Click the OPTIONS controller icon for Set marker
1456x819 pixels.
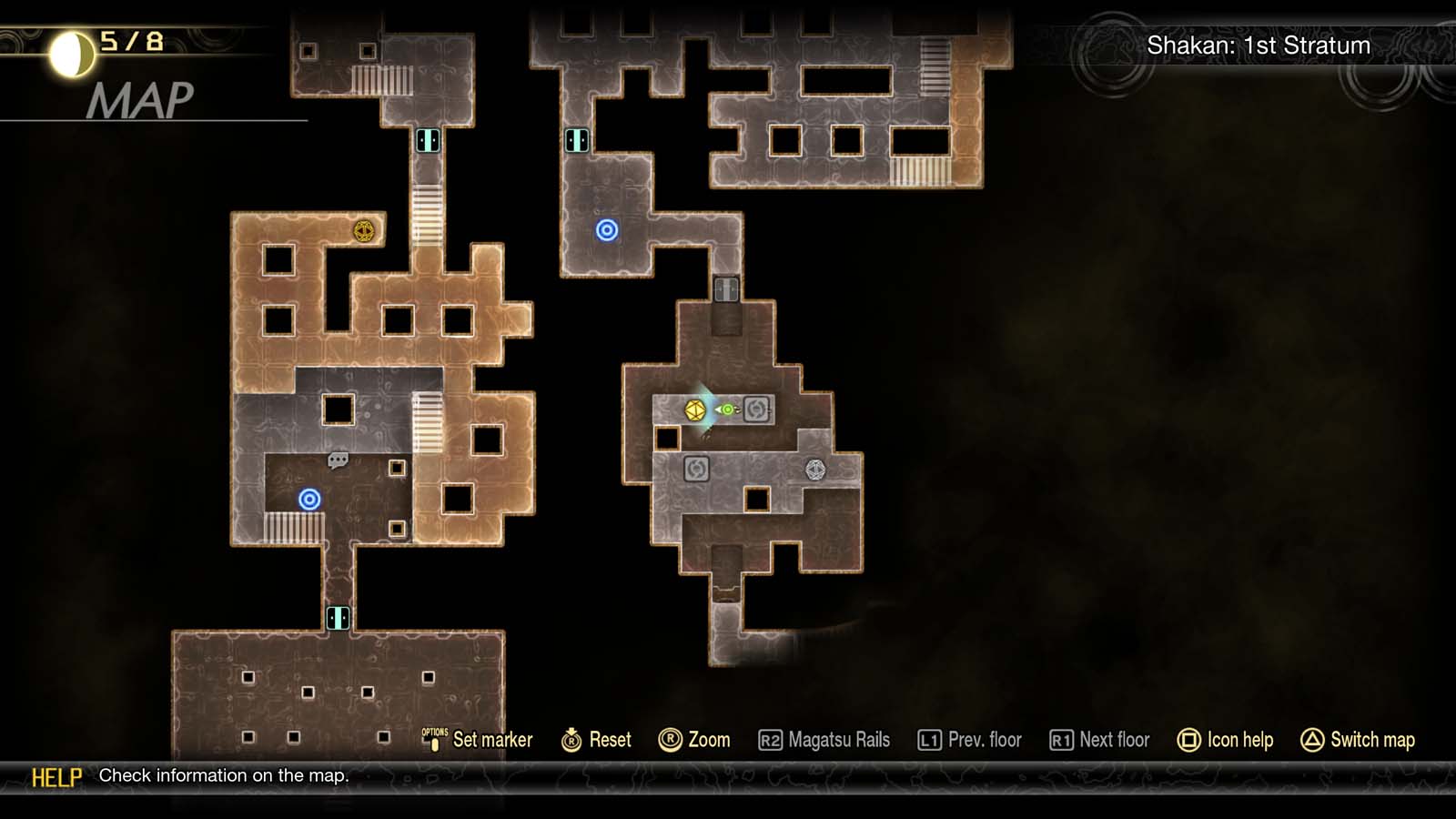coord(434,739)
